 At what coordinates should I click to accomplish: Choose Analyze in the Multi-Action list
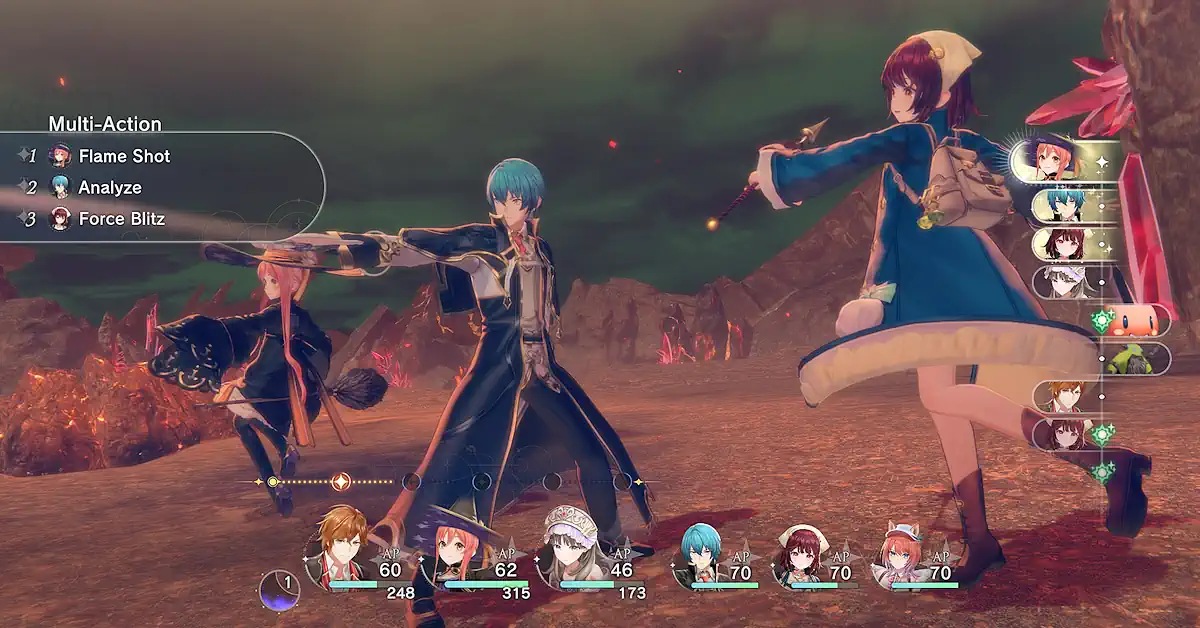tap(110, 187)
